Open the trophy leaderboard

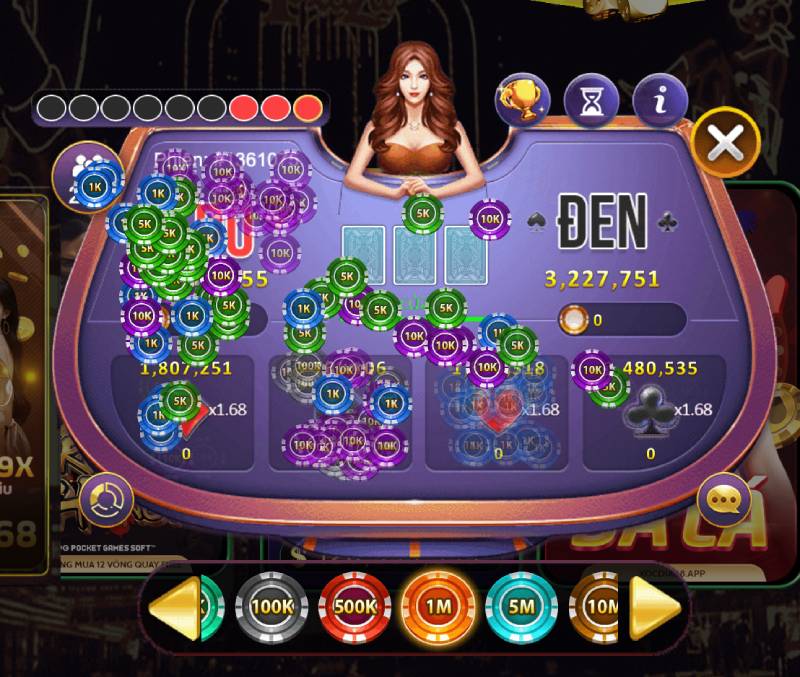coord(523,100)
